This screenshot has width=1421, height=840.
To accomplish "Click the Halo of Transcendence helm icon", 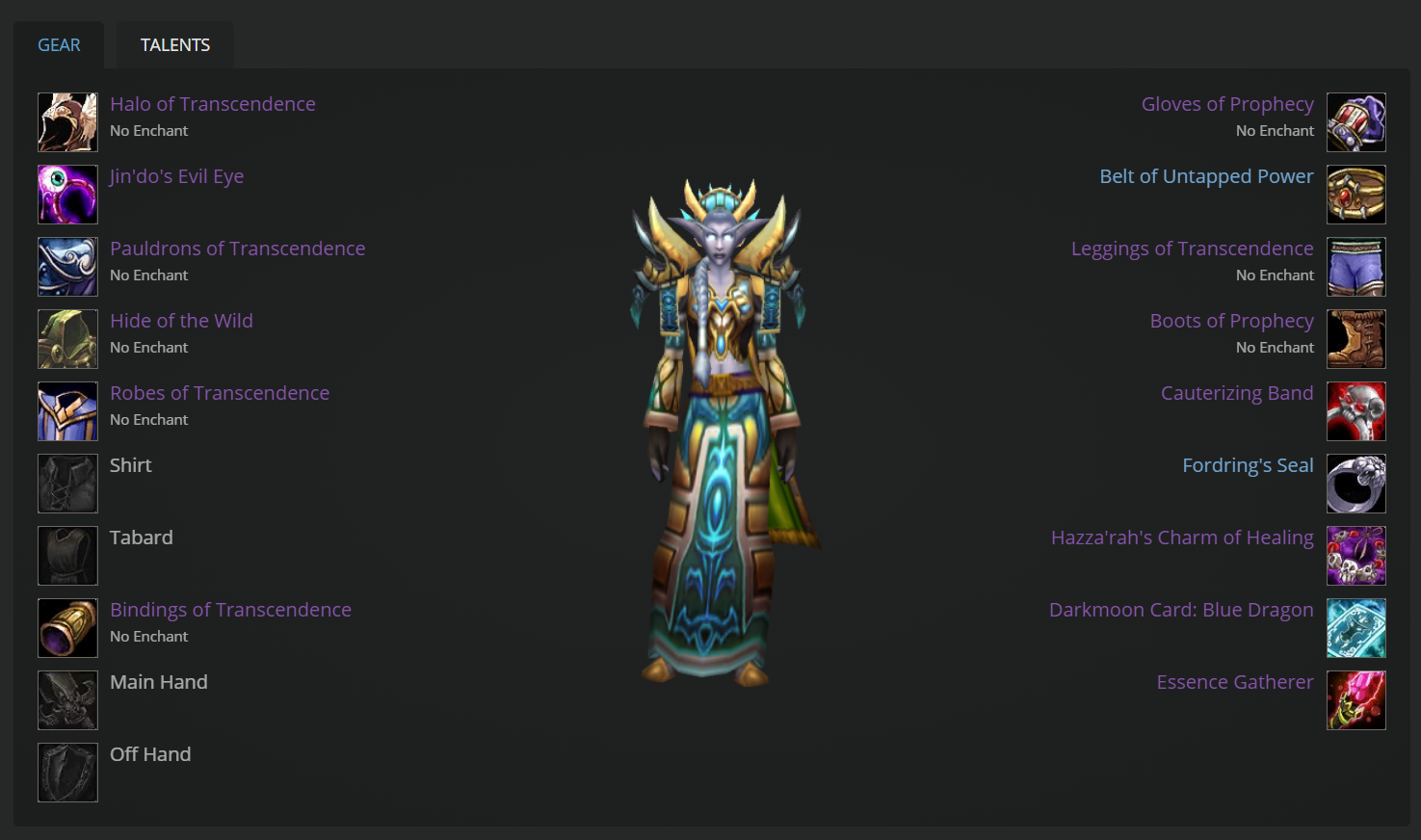I will (66, 121).
